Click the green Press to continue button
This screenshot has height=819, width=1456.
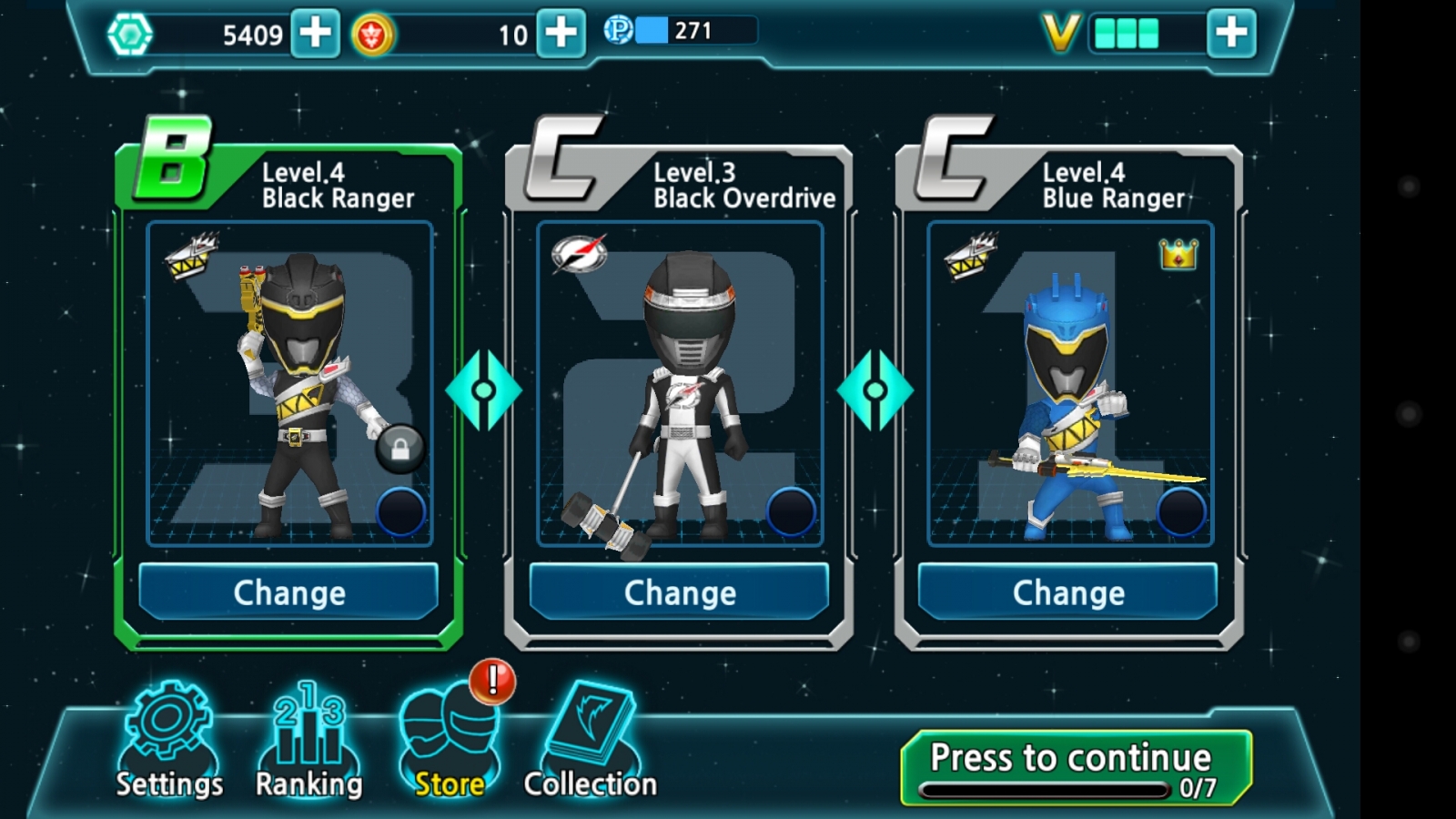click(1076, 767)
